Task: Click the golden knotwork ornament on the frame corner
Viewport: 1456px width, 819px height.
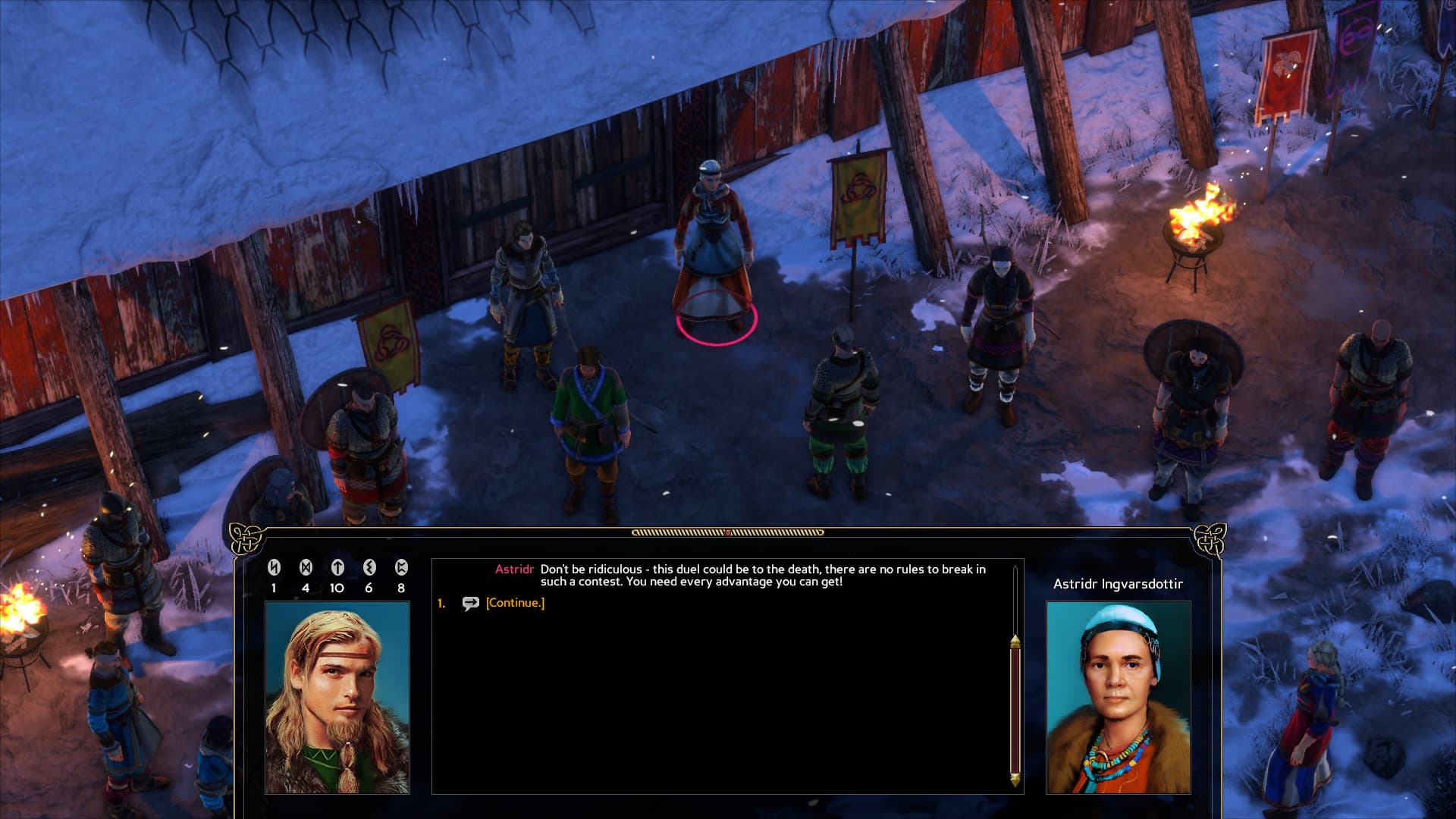Action: [x=244, y=538]
